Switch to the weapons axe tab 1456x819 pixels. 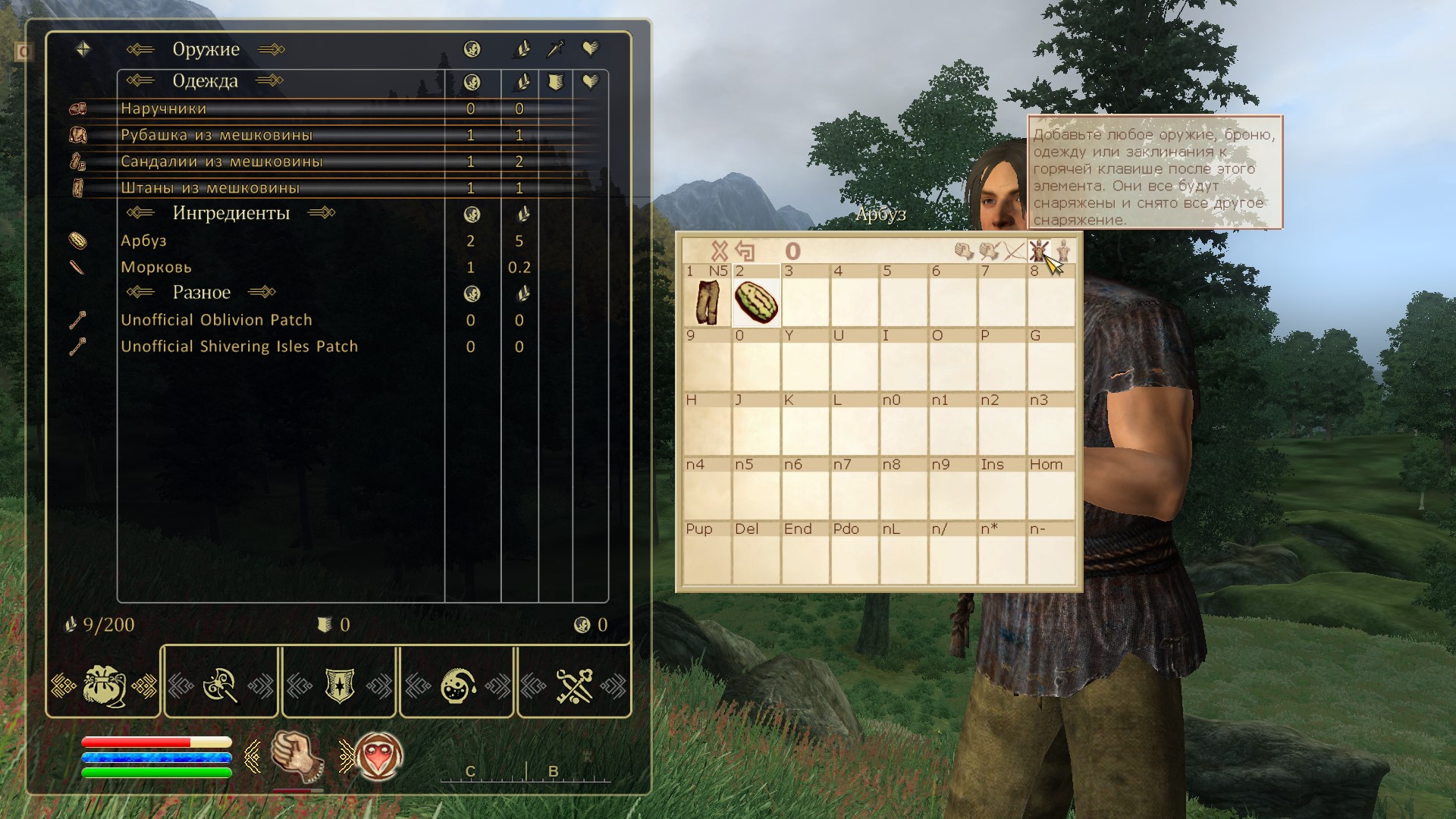(x=221, y=686)
